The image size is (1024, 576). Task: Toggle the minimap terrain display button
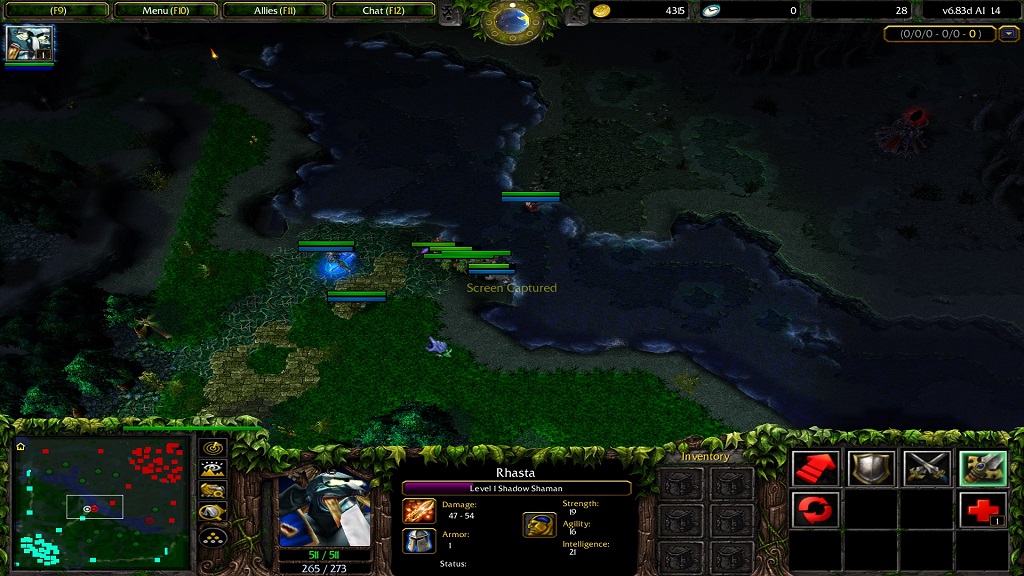pos(214,468)
